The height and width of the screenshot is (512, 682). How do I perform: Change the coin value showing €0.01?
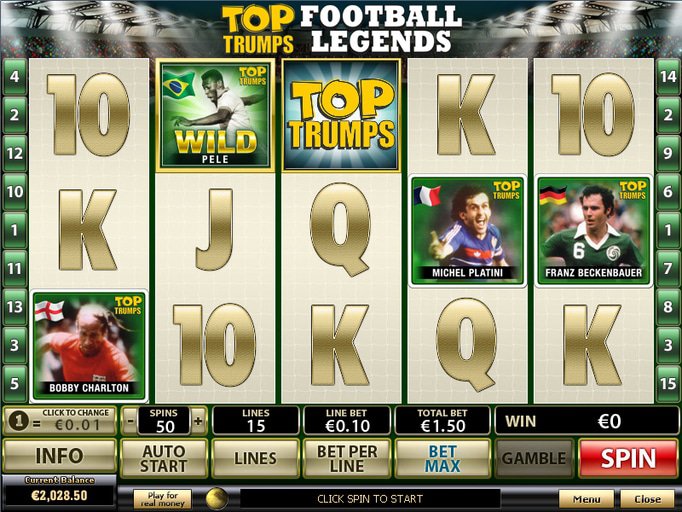(60, 420)
